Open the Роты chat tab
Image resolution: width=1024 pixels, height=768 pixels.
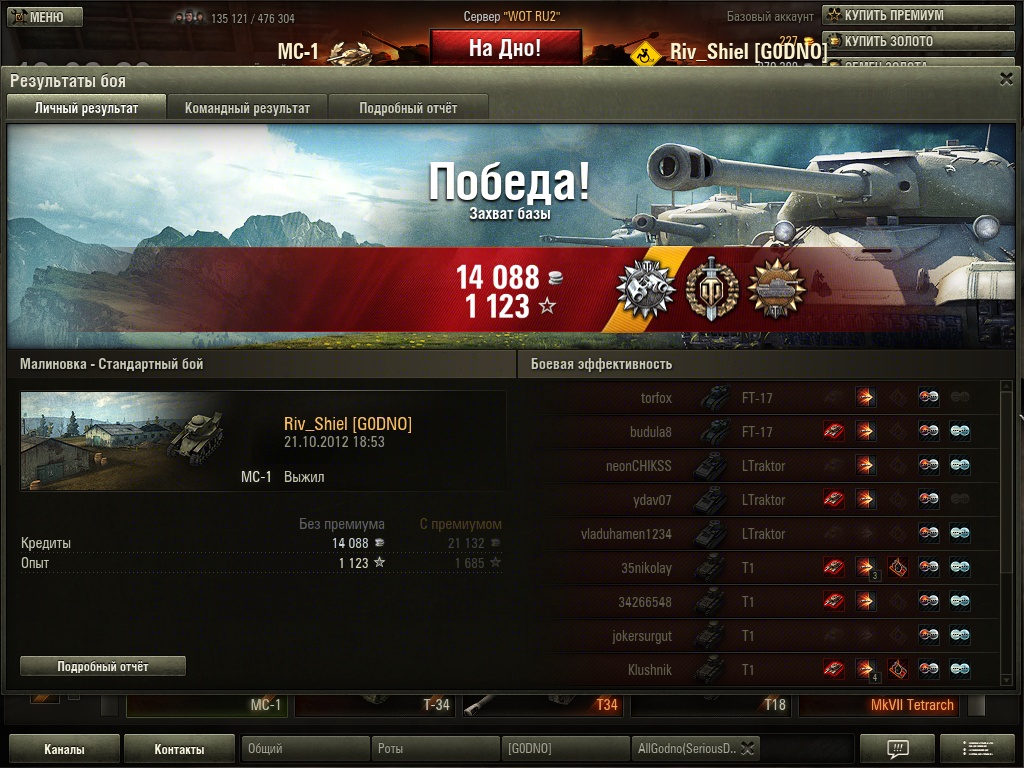pos(435,748)
